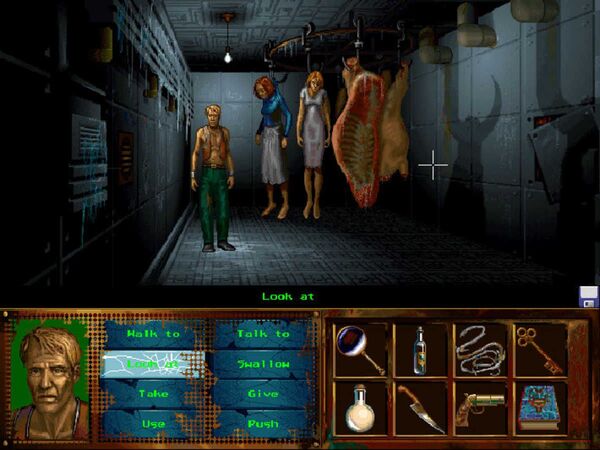Click the highlighted Look at verb
The height and width of the screenshot is (450, 600).
point(153,364)
